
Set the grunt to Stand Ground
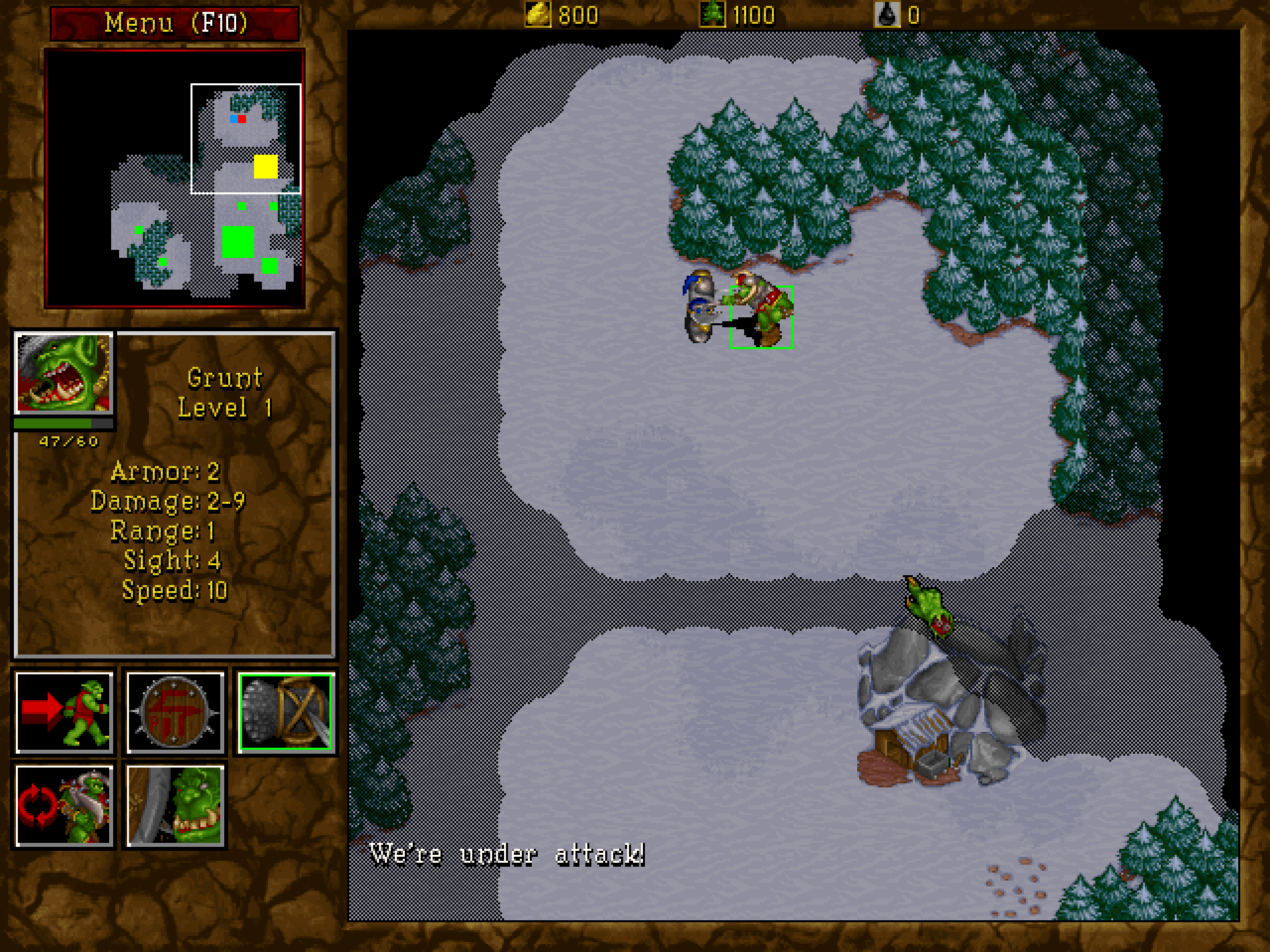(175, 805)
